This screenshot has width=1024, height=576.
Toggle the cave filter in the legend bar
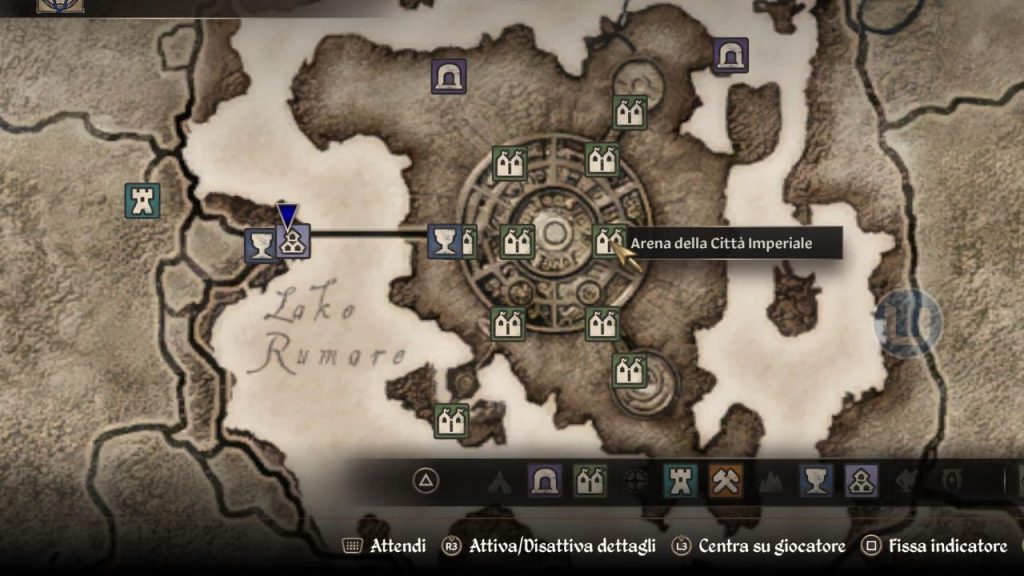pyautogui.click(x=545, y=481)
